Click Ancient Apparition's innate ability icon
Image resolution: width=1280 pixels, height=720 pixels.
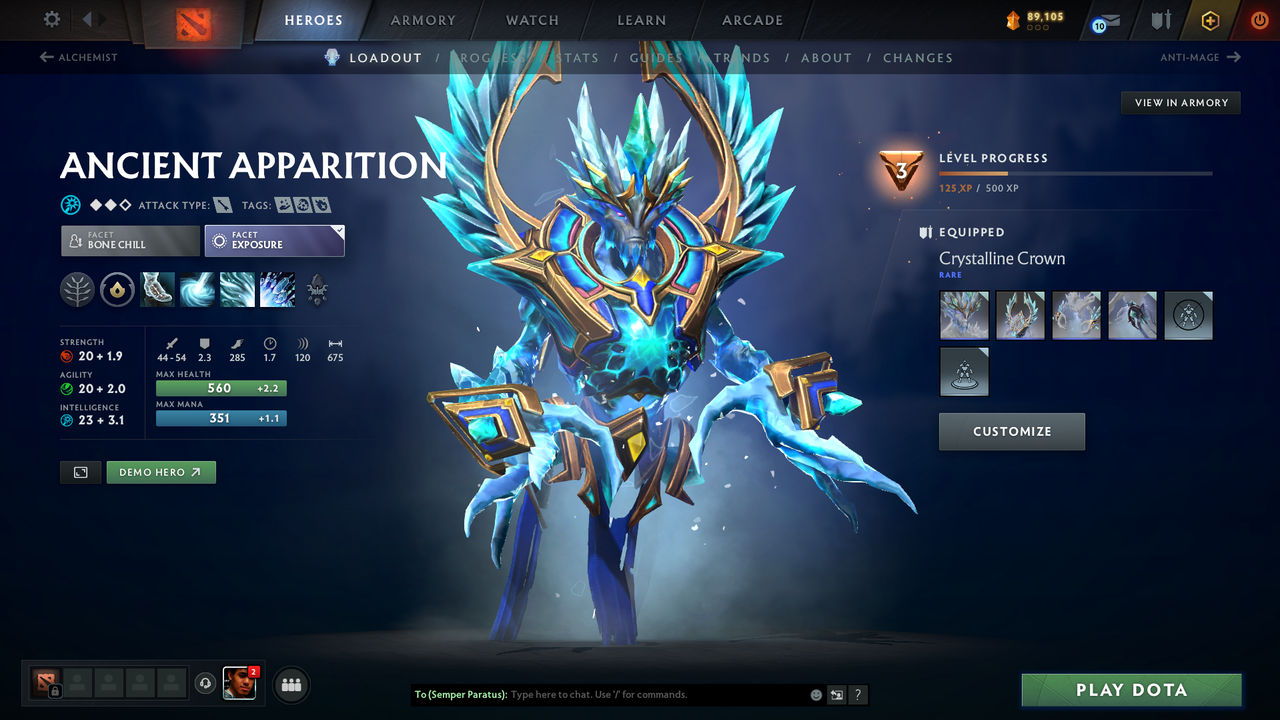tap(117, 290)
